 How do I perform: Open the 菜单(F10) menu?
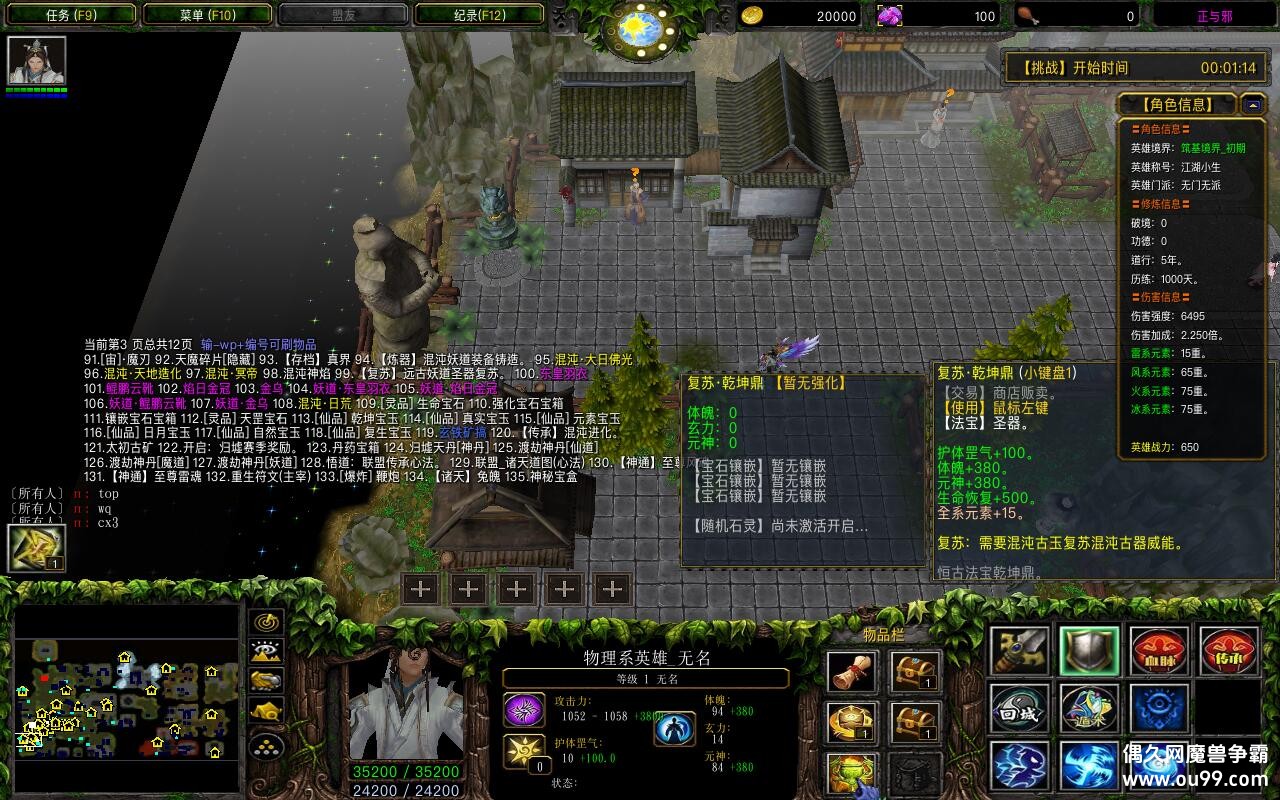point(205,14)
